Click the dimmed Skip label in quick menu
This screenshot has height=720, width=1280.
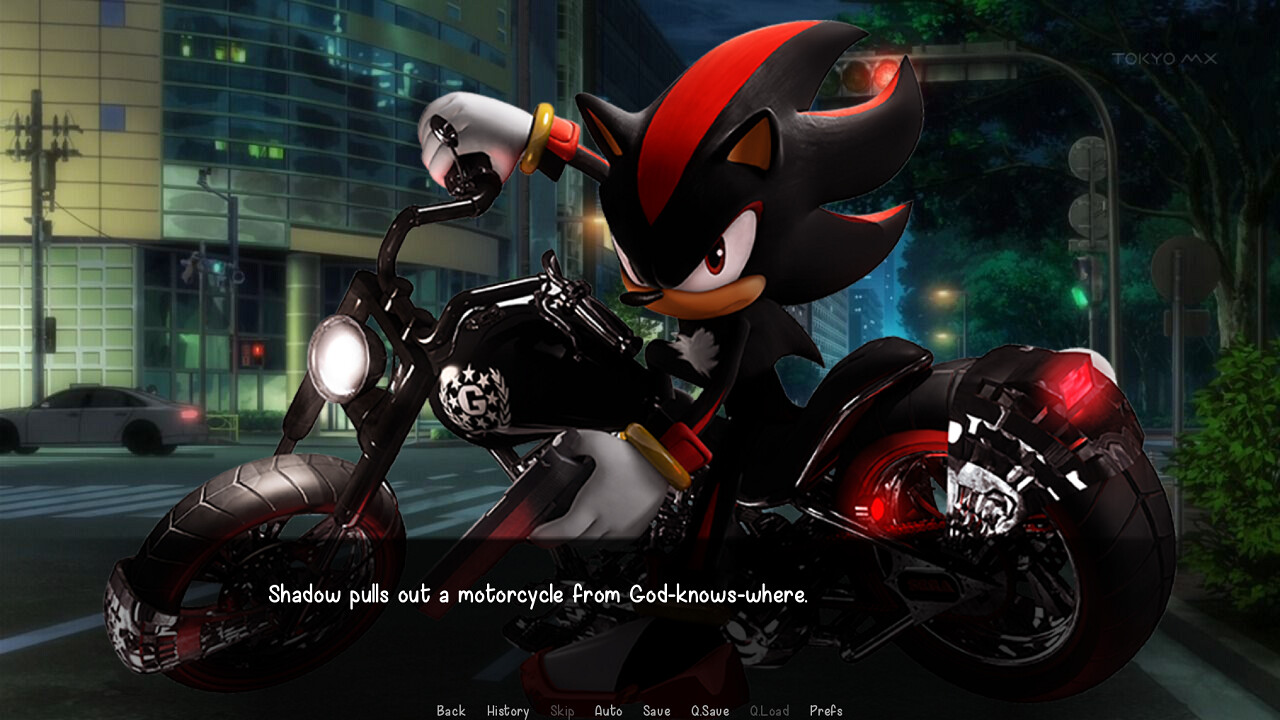click(x=561, y=710)
